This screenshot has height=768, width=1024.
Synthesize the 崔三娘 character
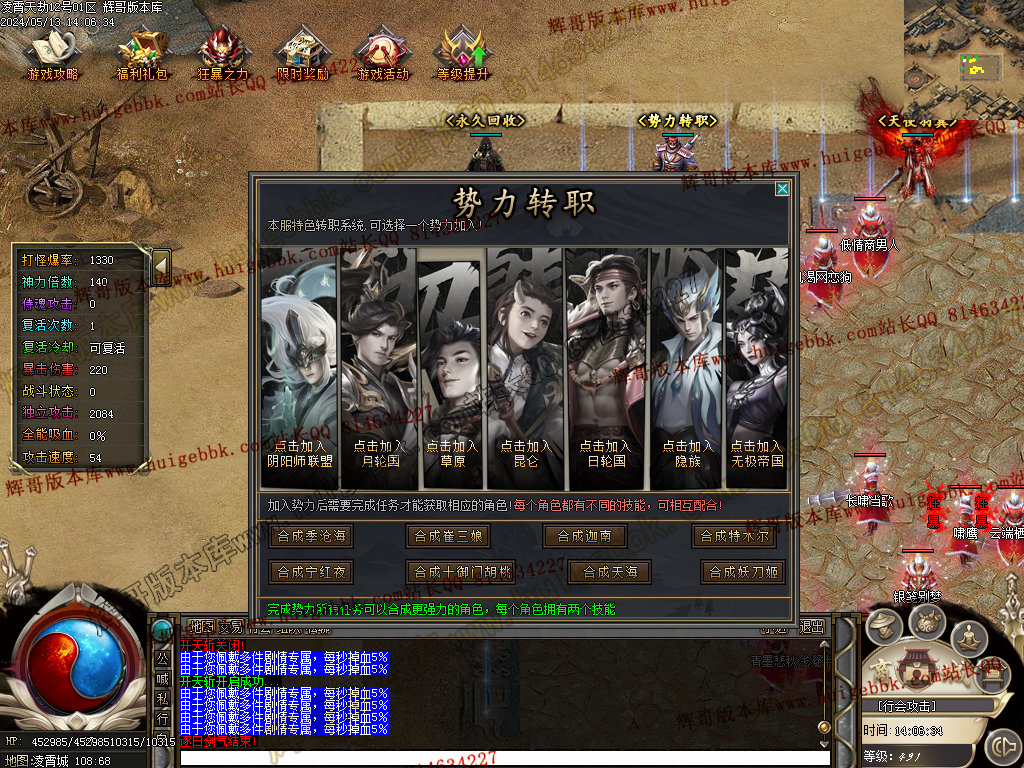[x=449, y=536]
